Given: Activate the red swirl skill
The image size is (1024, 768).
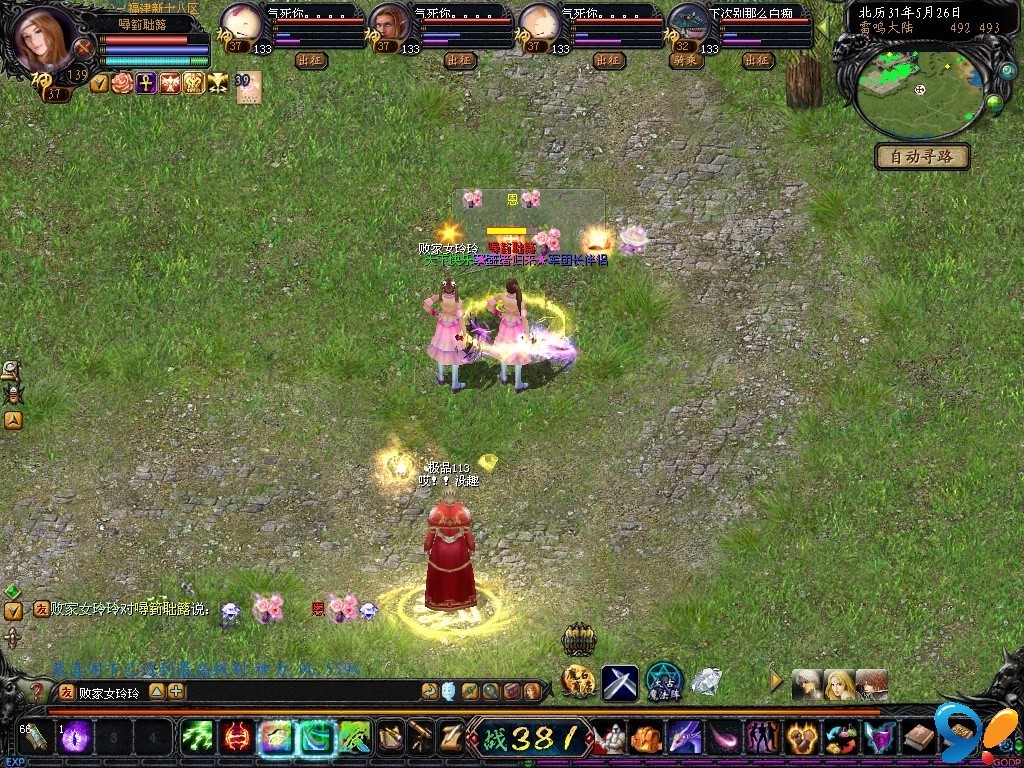Looking at the screenshot, I should 237,738.
